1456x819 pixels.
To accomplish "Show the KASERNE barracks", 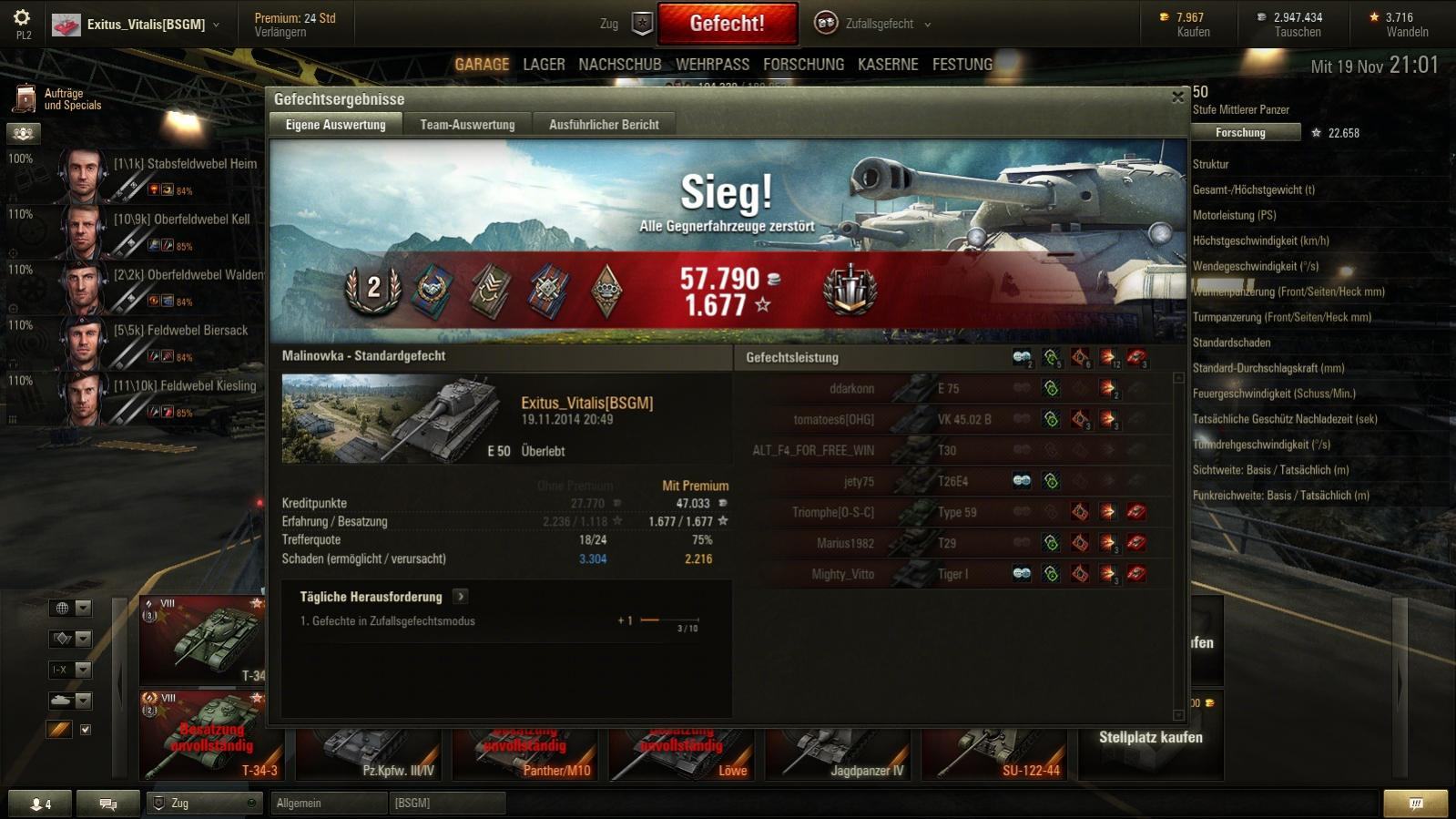I will coord(887,65).
